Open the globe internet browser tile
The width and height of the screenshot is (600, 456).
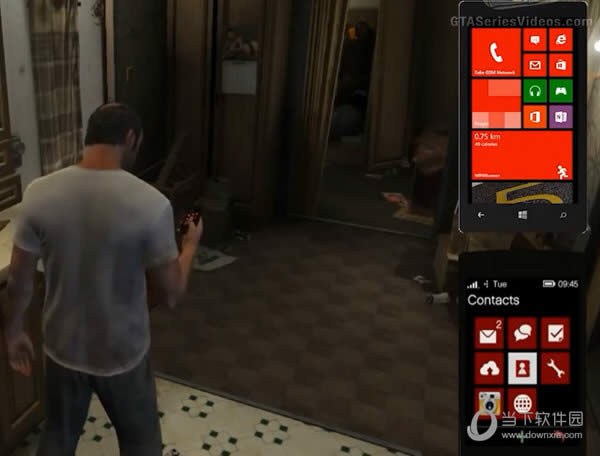point(522,403)
